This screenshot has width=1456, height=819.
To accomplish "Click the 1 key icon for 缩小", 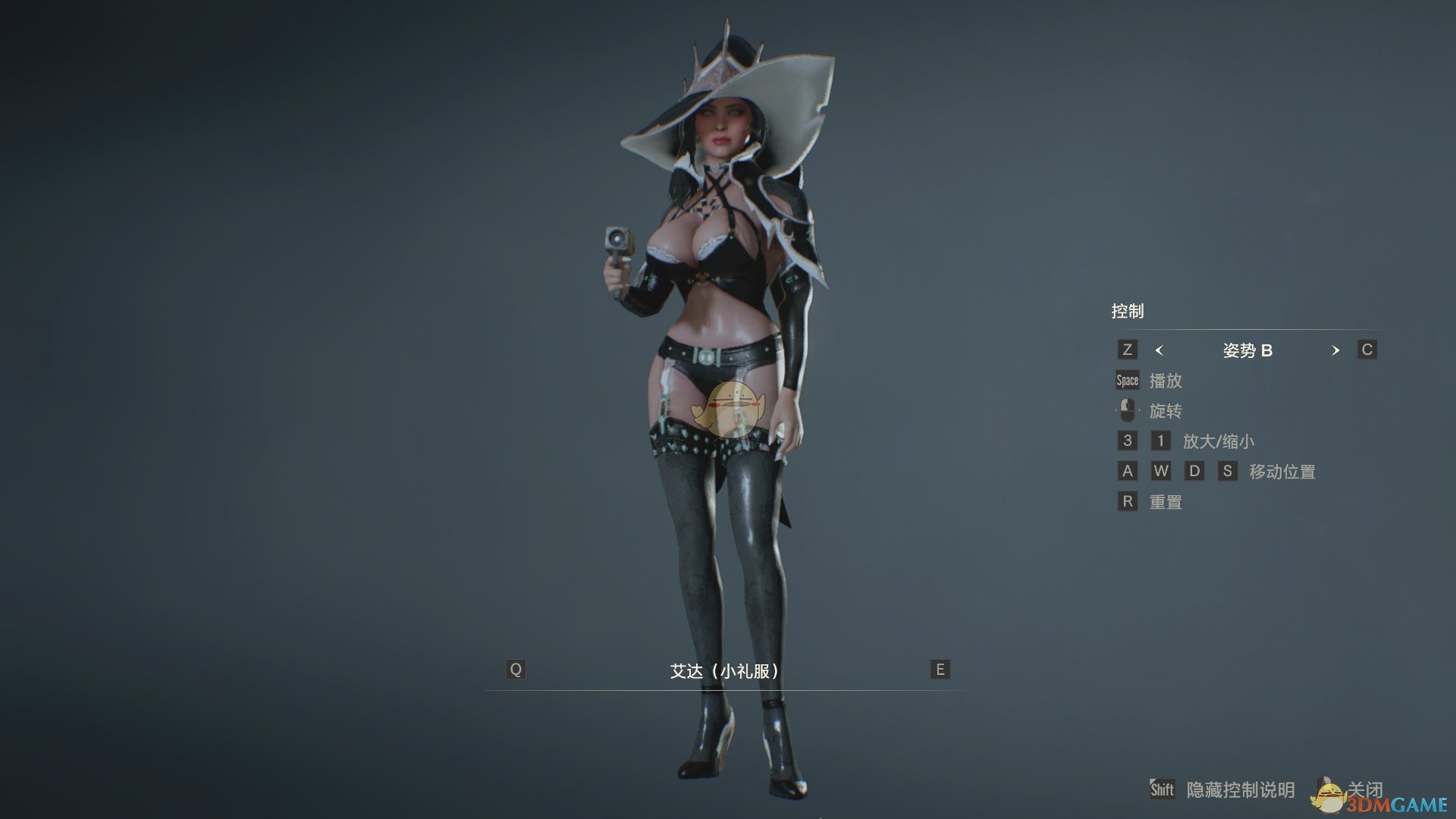I will (1159, 441).
